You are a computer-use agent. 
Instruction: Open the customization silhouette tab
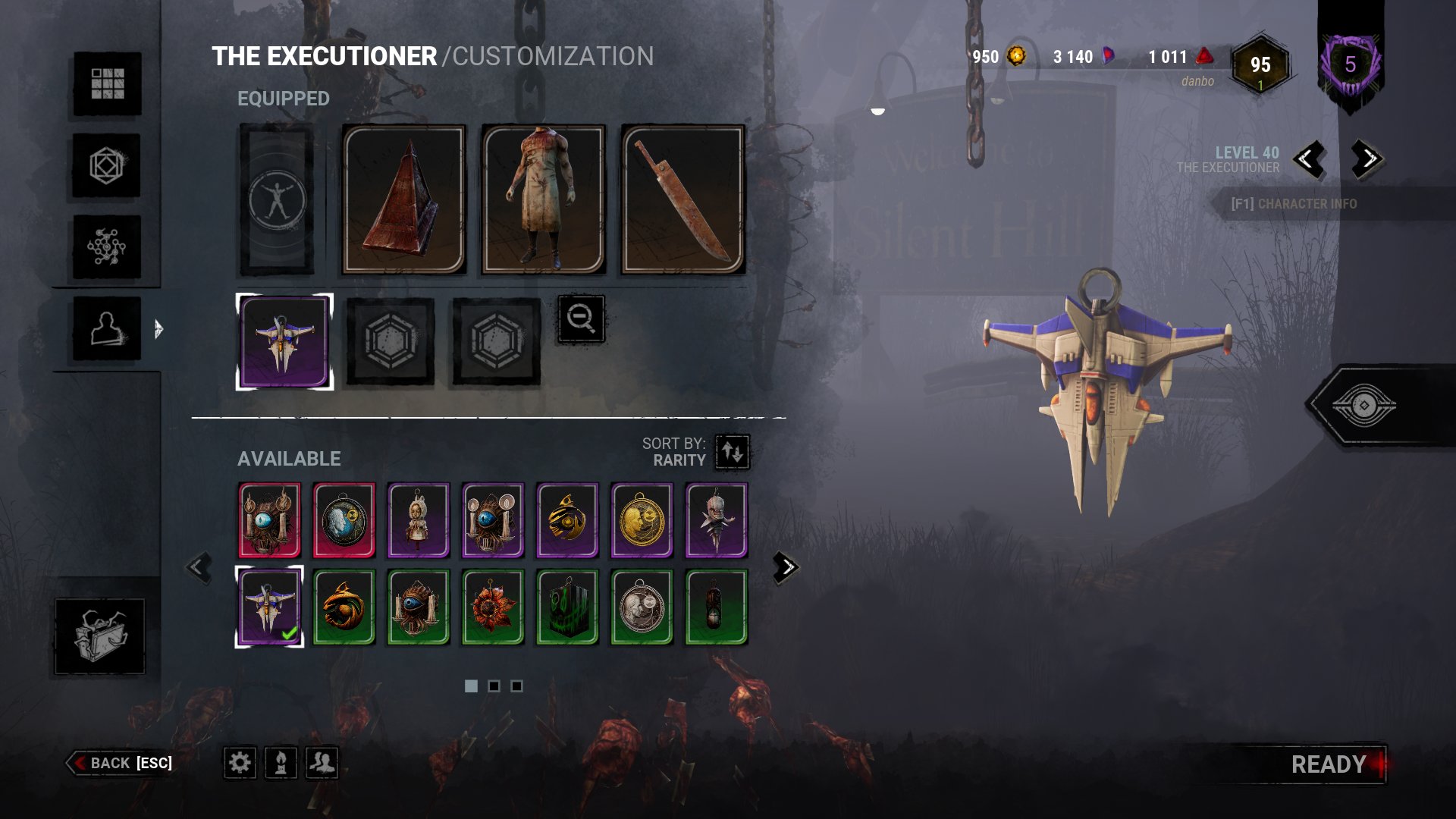[x=107, y=328]
